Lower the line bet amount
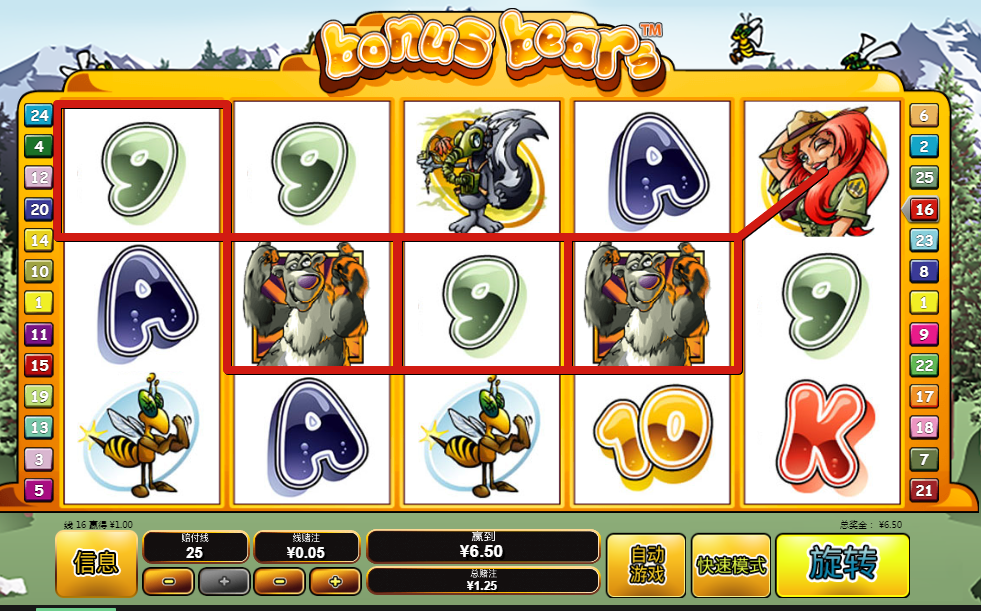 pos(279,581)
